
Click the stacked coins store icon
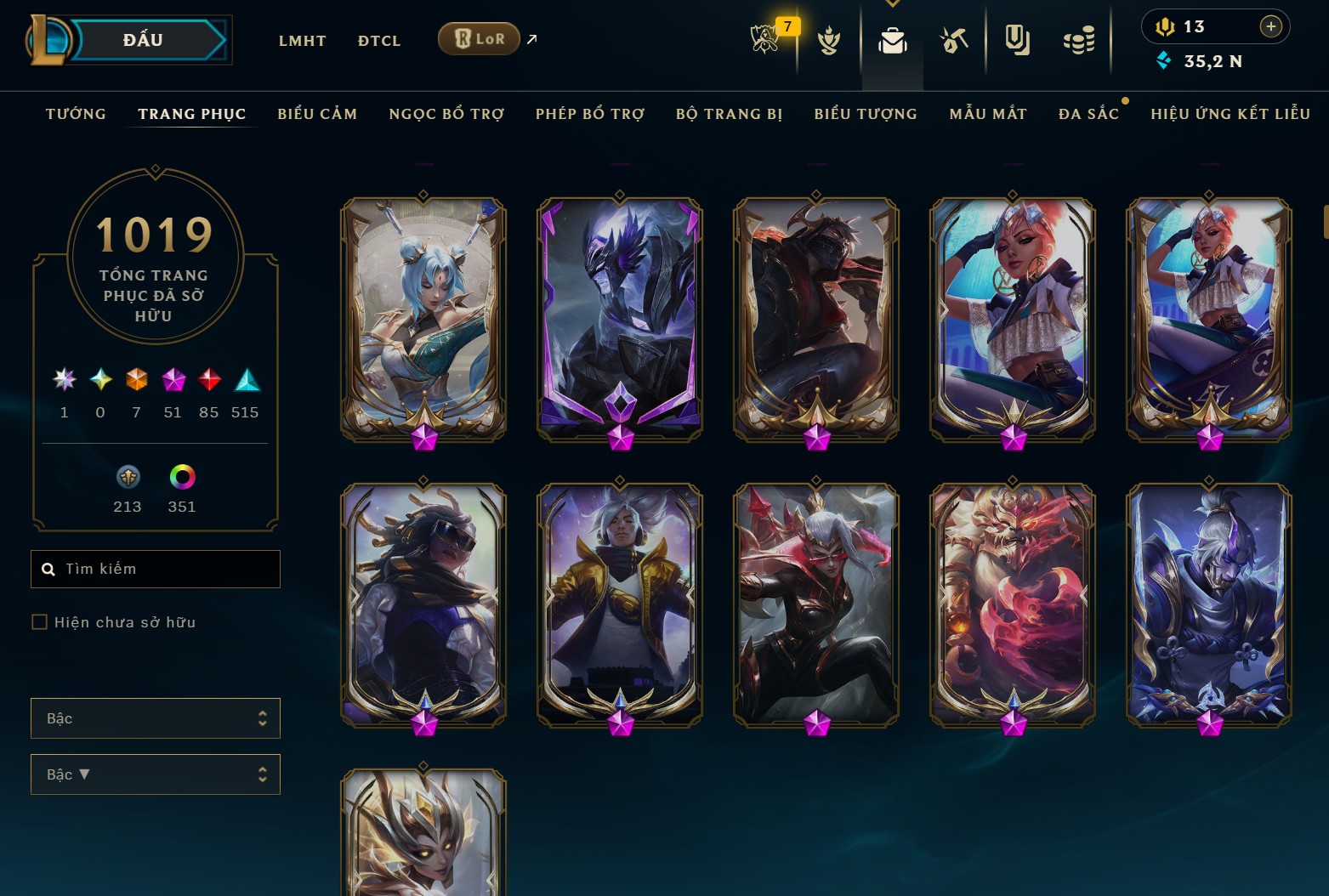pos(1078,39)
